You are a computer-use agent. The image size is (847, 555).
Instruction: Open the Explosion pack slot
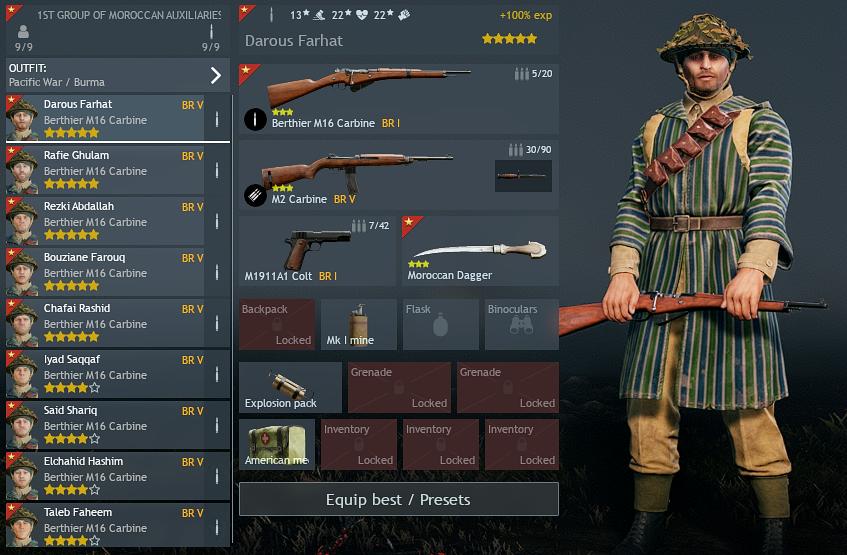tap(290, 388)
